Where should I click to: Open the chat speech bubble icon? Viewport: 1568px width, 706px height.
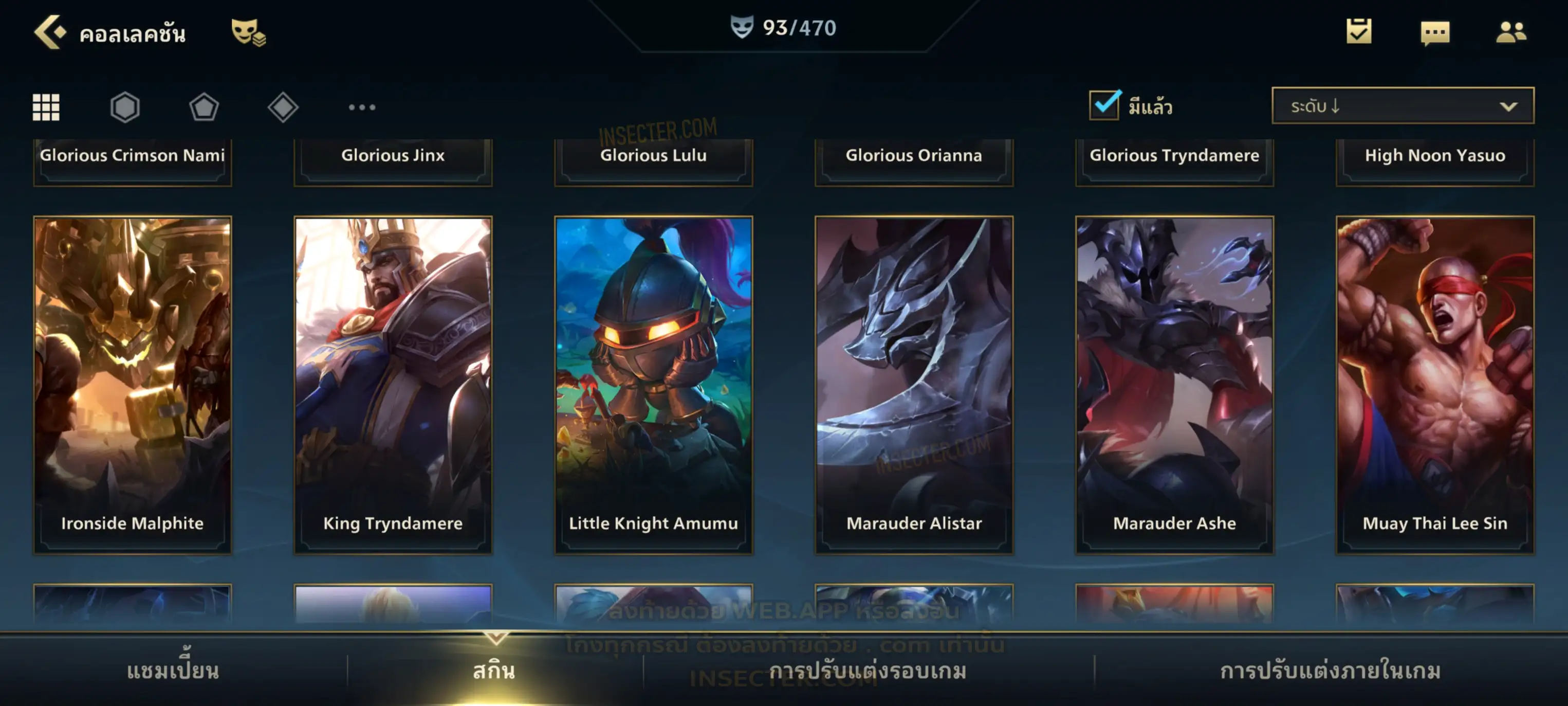[1435, 32]
